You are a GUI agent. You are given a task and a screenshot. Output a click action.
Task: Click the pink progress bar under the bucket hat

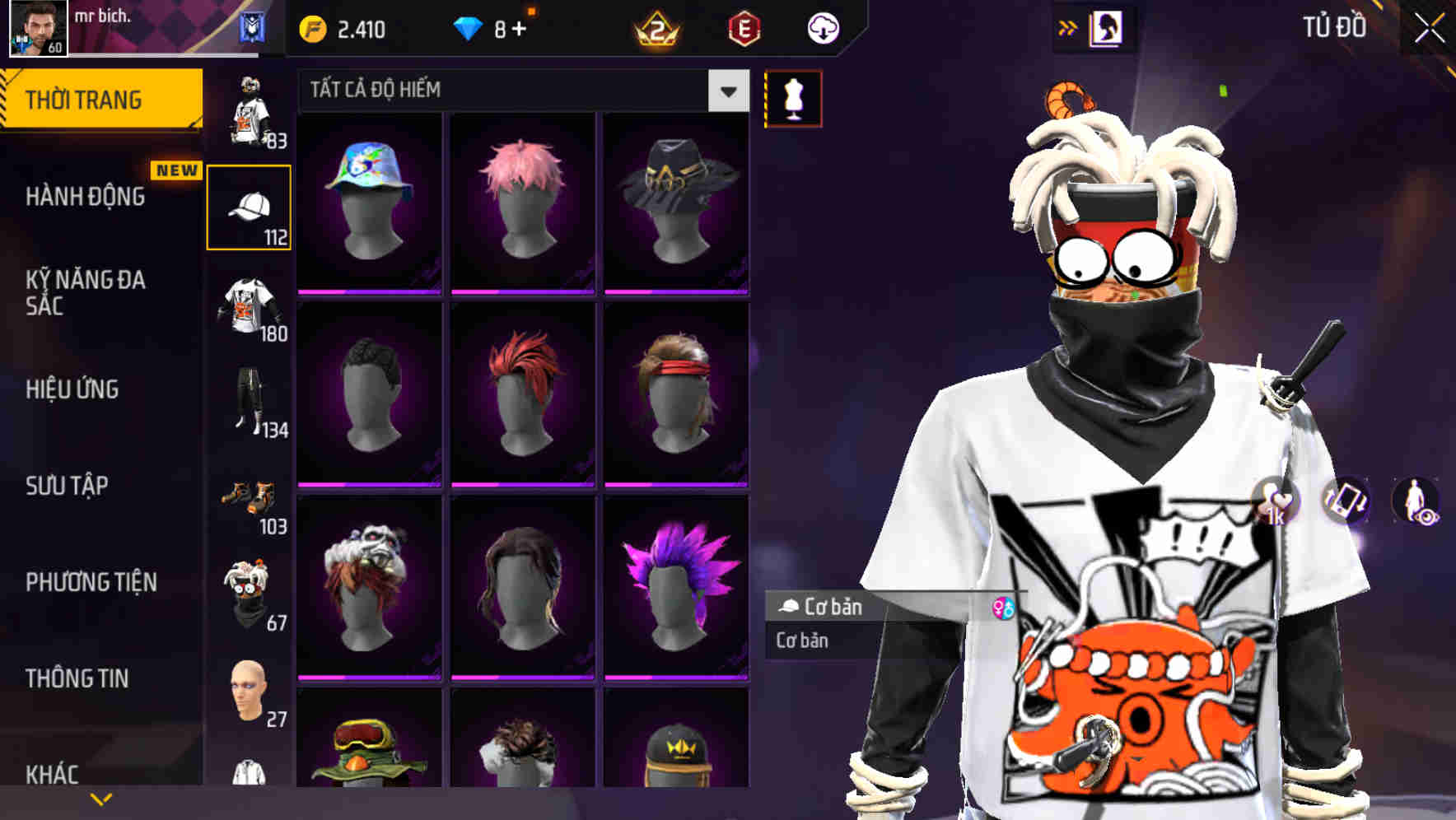pyautogui.click(x=368, y=293)
